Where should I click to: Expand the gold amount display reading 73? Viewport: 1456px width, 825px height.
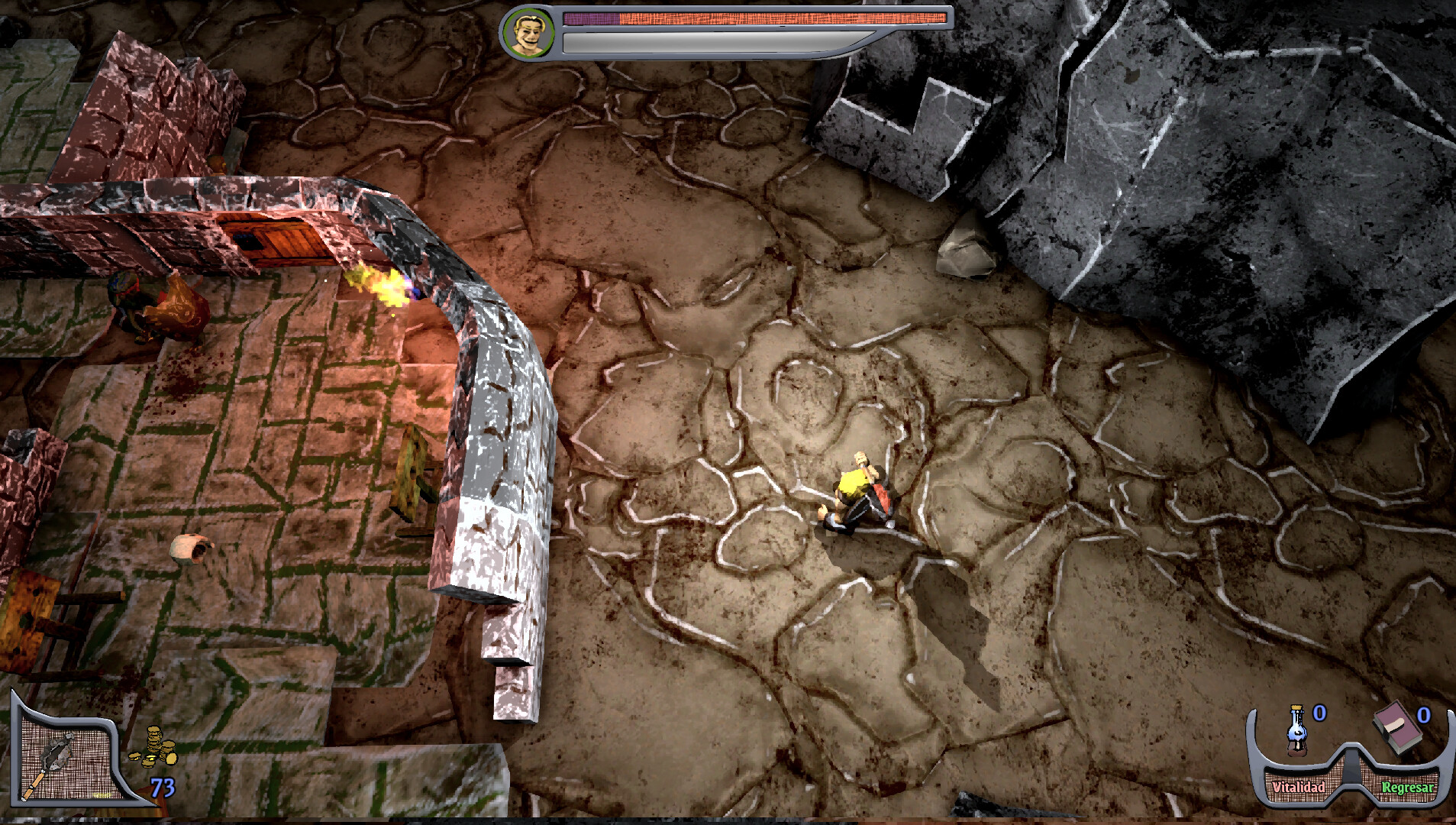163,788
